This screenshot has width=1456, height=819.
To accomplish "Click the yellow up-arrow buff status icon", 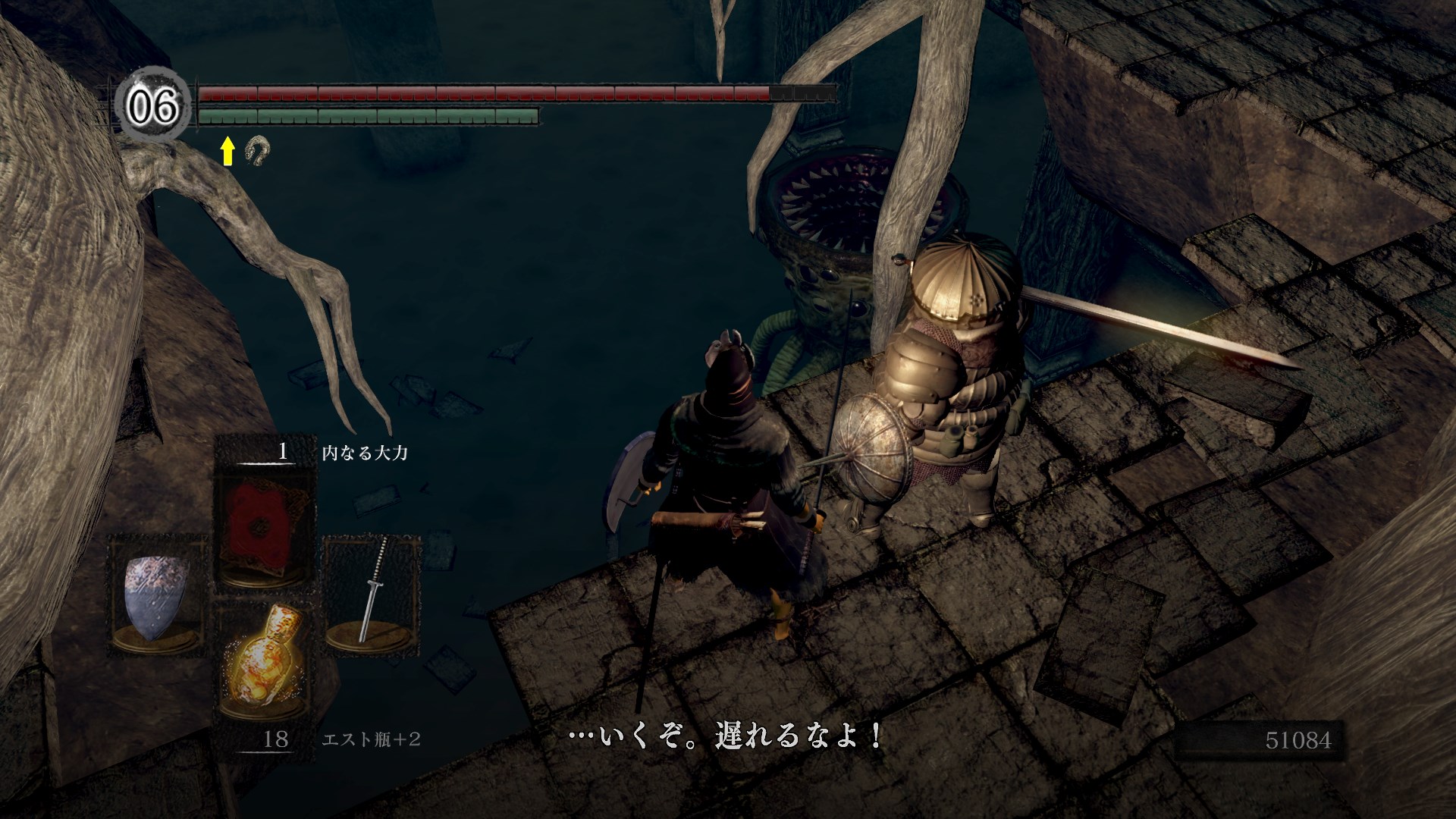I will click(x=227, y=152).
